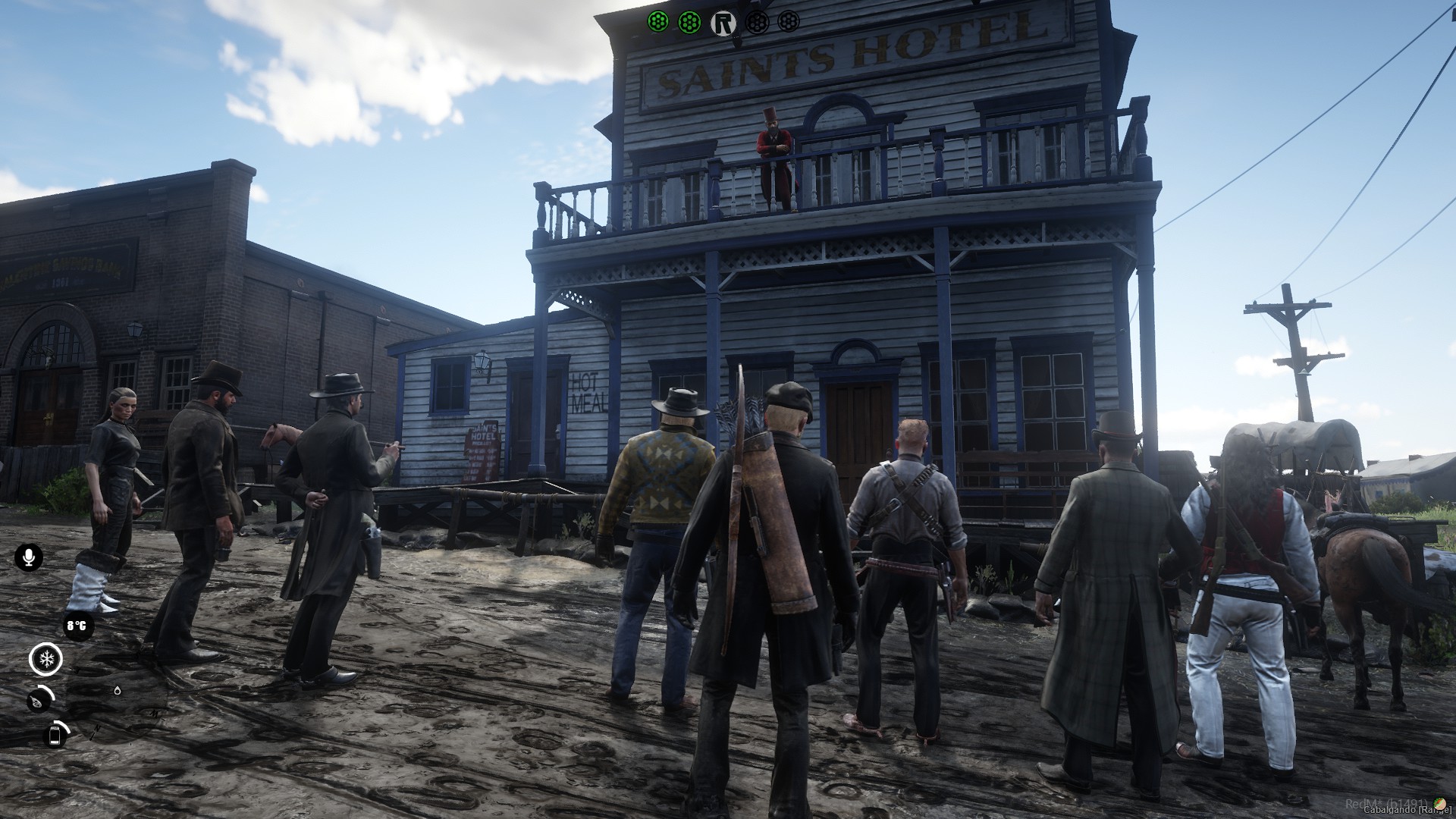This screenshot has width=1456, height=819.
Task: Open the white R badge icon
Action: (x=724, y=23)
